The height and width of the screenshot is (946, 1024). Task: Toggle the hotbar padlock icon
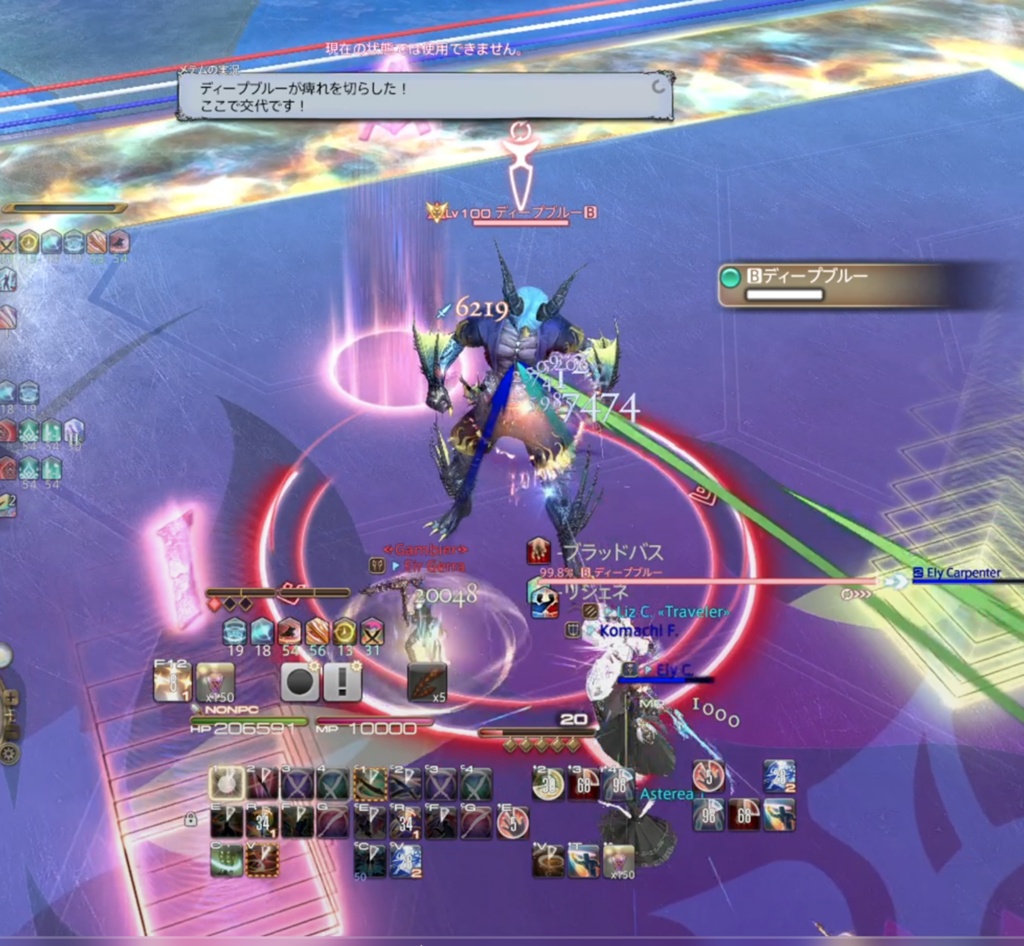(190, 820)
